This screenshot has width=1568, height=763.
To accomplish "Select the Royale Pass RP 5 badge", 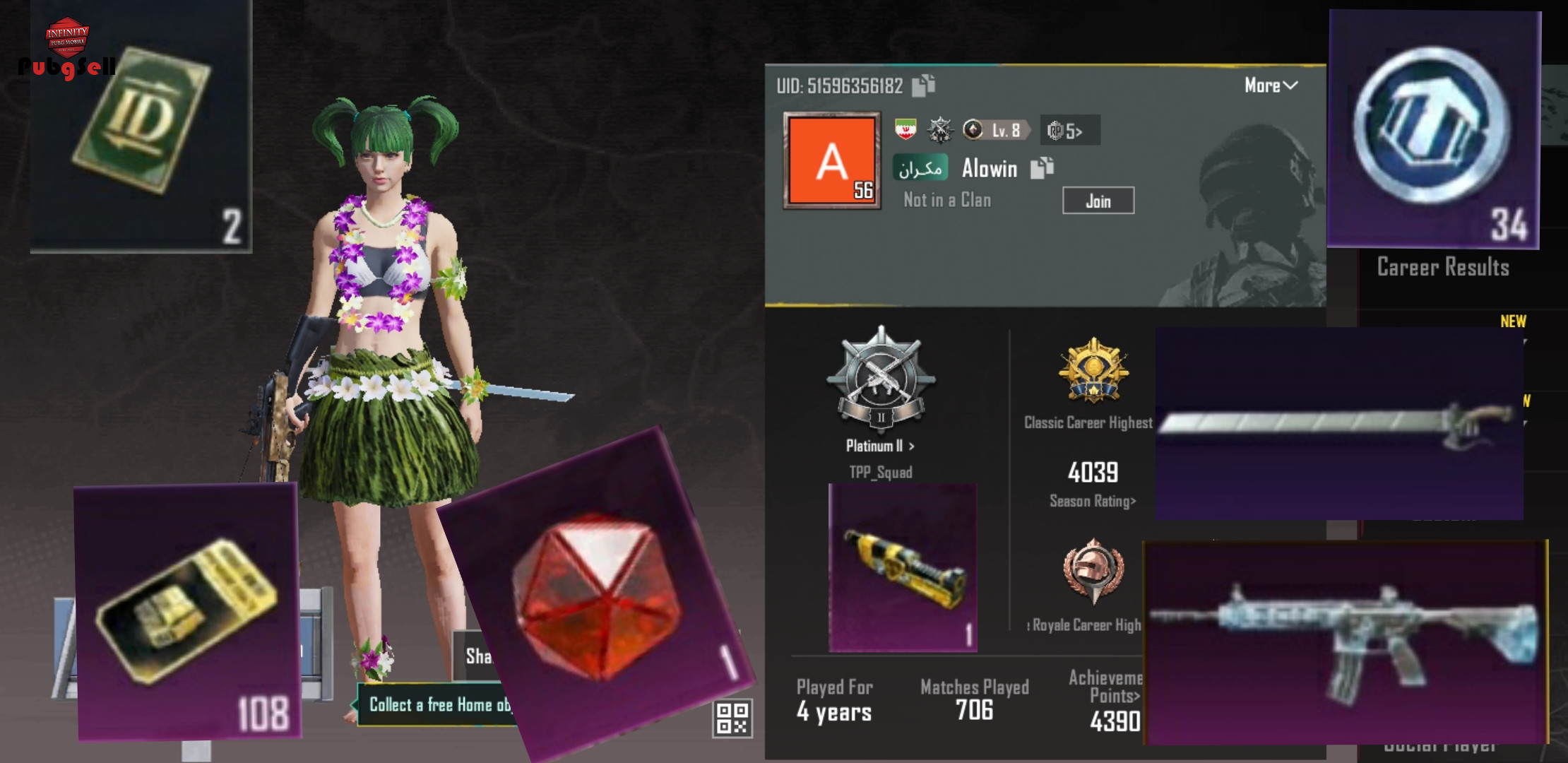I will 1069,131.
